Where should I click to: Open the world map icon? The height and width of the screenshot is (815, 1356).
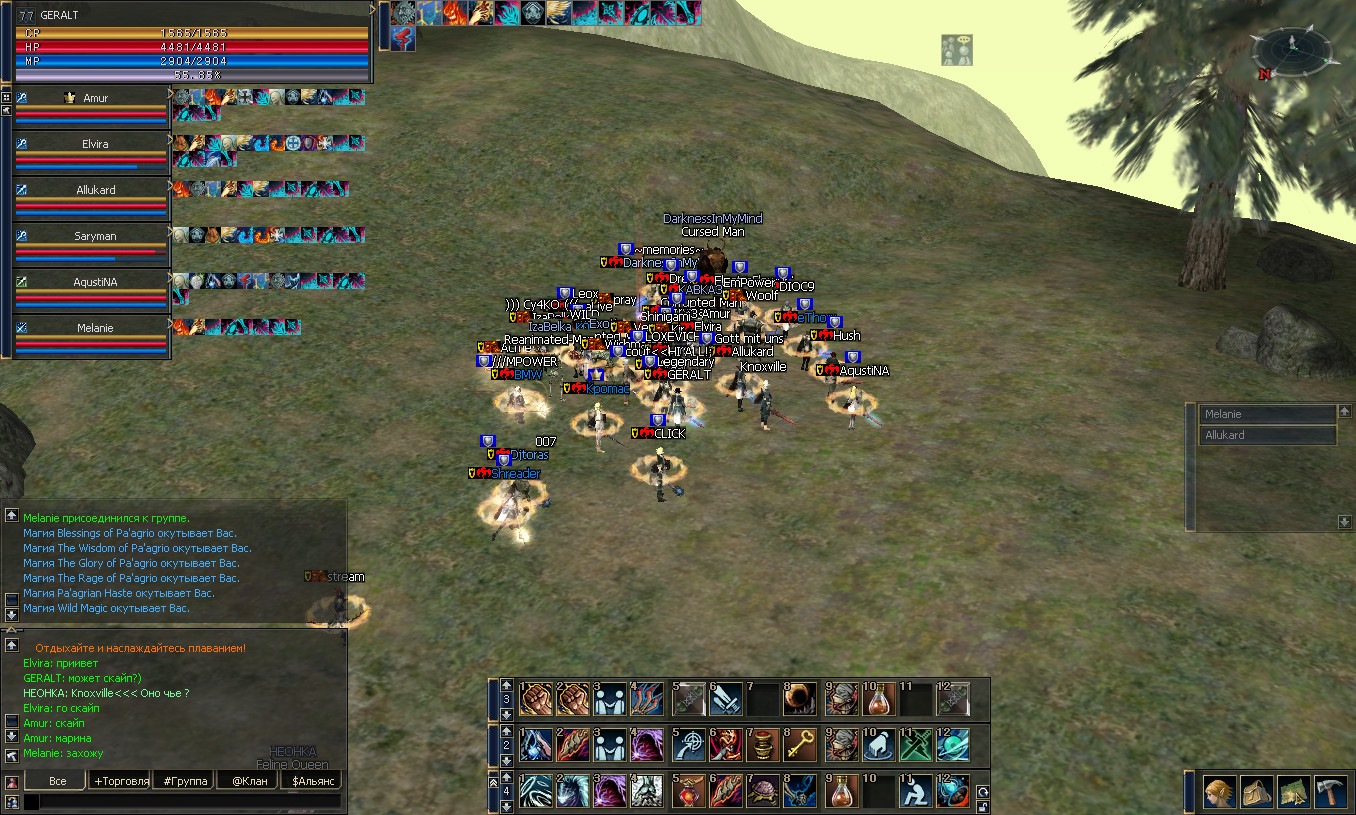click(1294, 792)
